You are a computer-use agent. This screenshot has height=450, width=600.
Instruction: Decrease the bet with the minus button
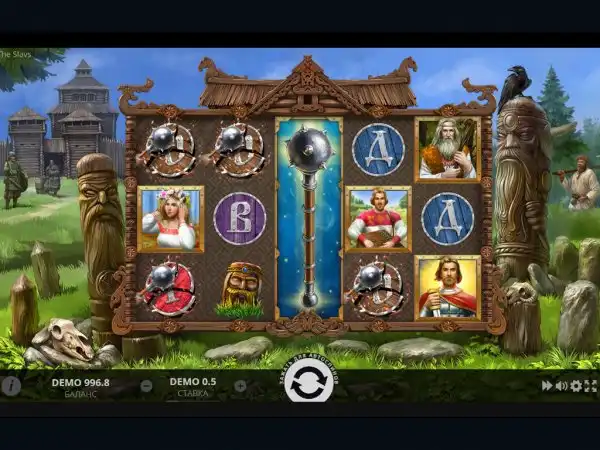(x=146, y=385)
